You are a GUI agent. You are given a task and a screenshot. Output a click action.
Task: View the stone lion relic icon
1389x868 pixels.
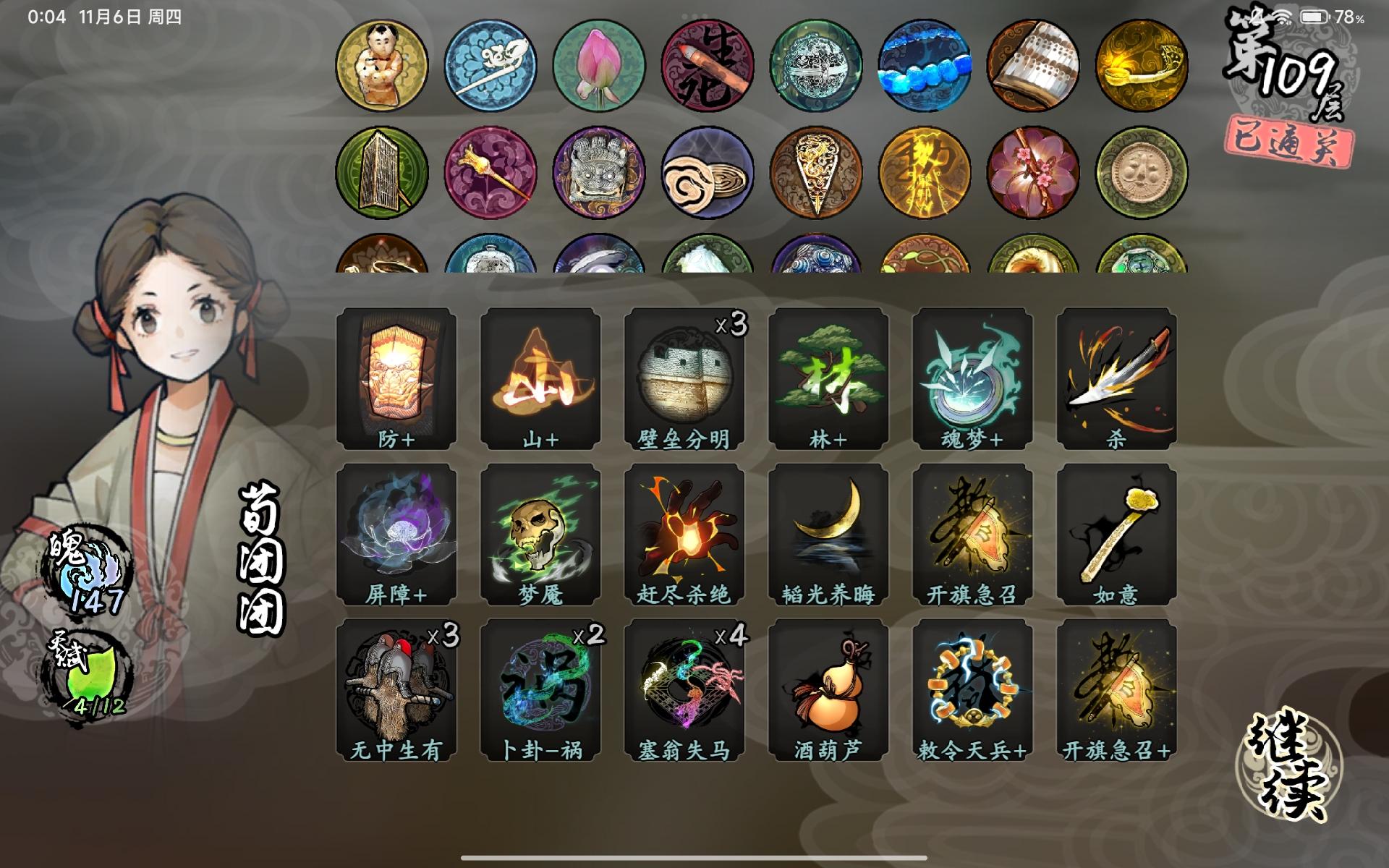click(597, 174)
